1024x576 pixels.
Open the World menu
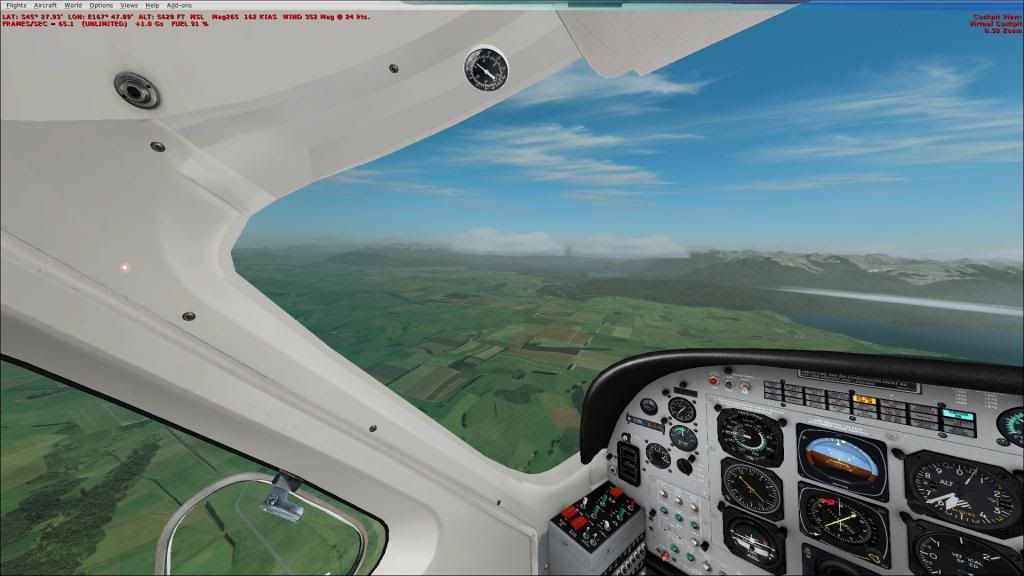pyautogui.click(x=73, y=5)
